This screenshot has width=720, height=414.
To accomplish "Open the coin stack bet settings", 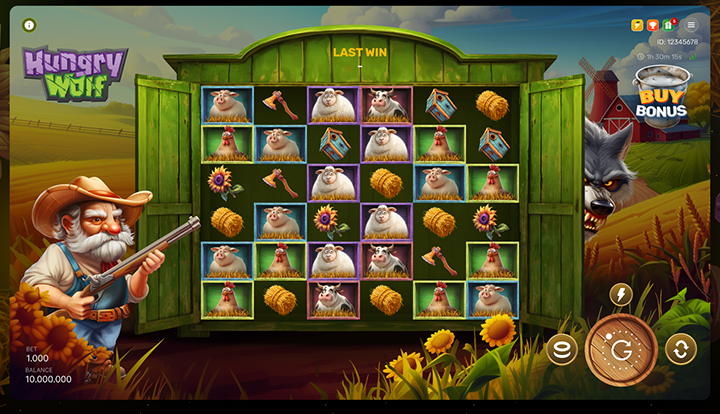I will [x=562, y=349].
